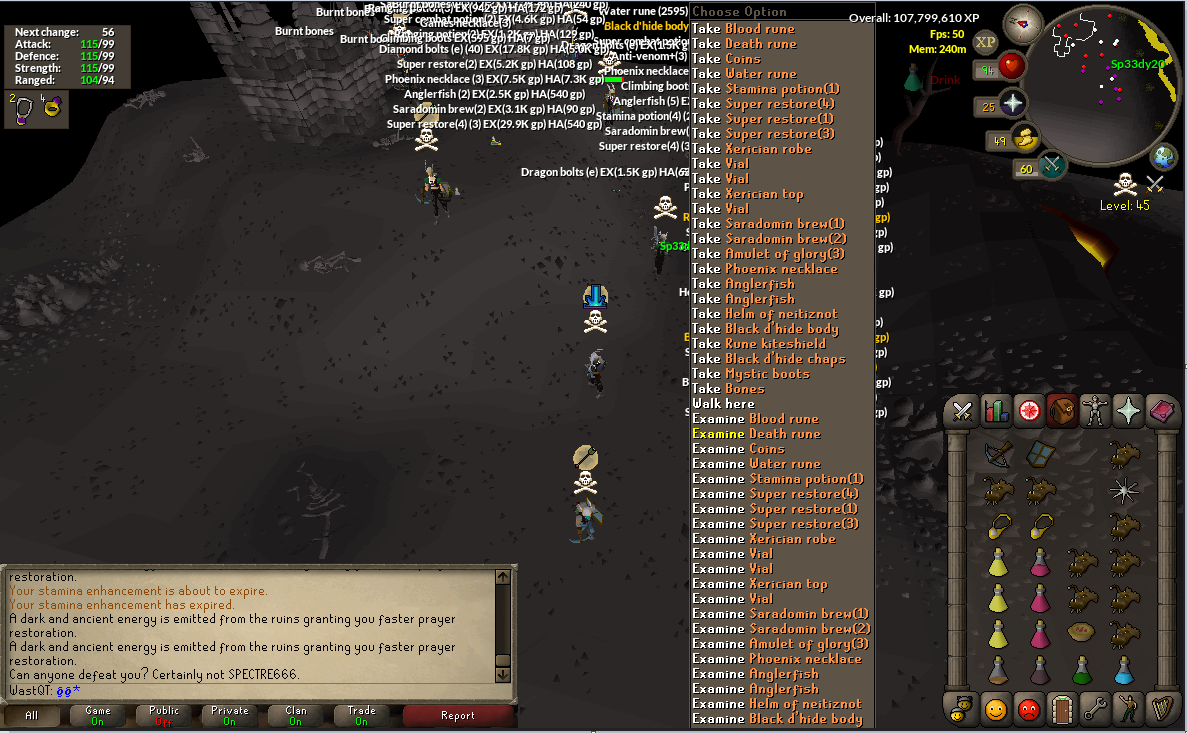1187x733 pixels.
Task: Select the Trade chat tab
Action: coord(361,715)
